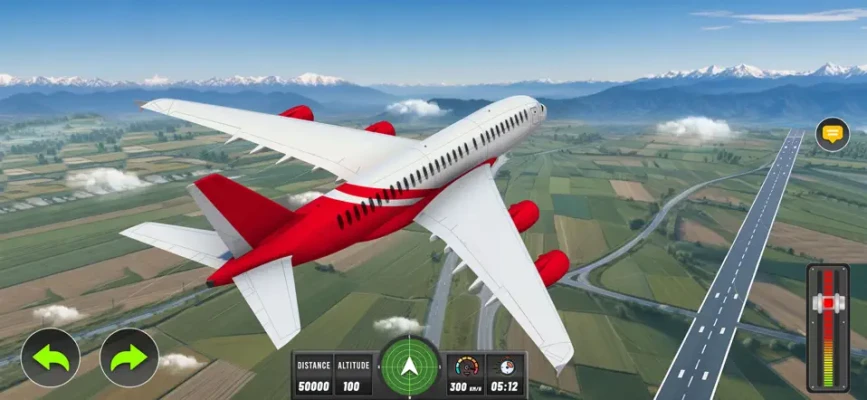Steer right with the green right arrow
The image size is (867, 400).
tap(129, 358)
